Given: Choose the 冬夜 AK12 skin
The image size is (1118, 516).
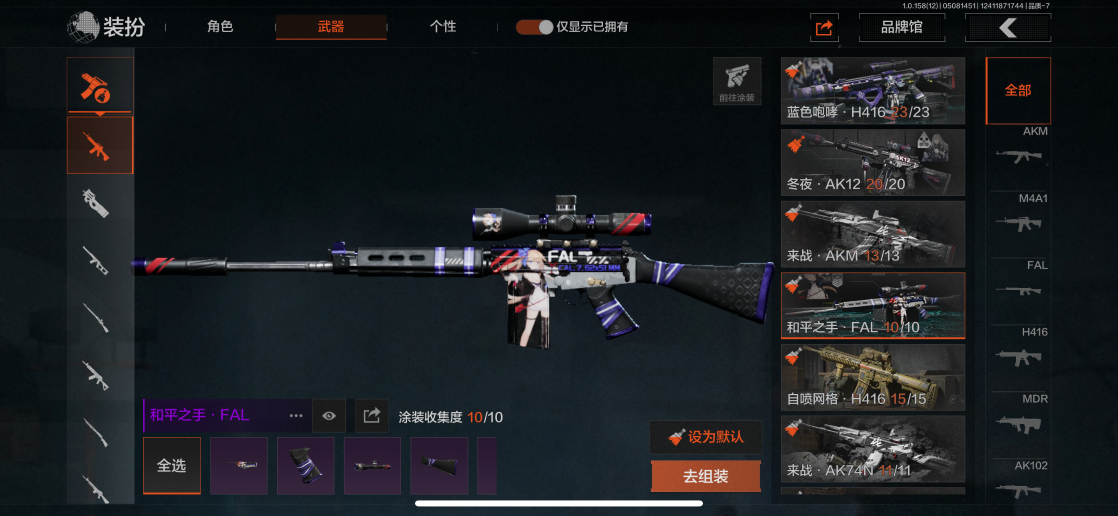Looking at the screenshot, I should point(873,163).
